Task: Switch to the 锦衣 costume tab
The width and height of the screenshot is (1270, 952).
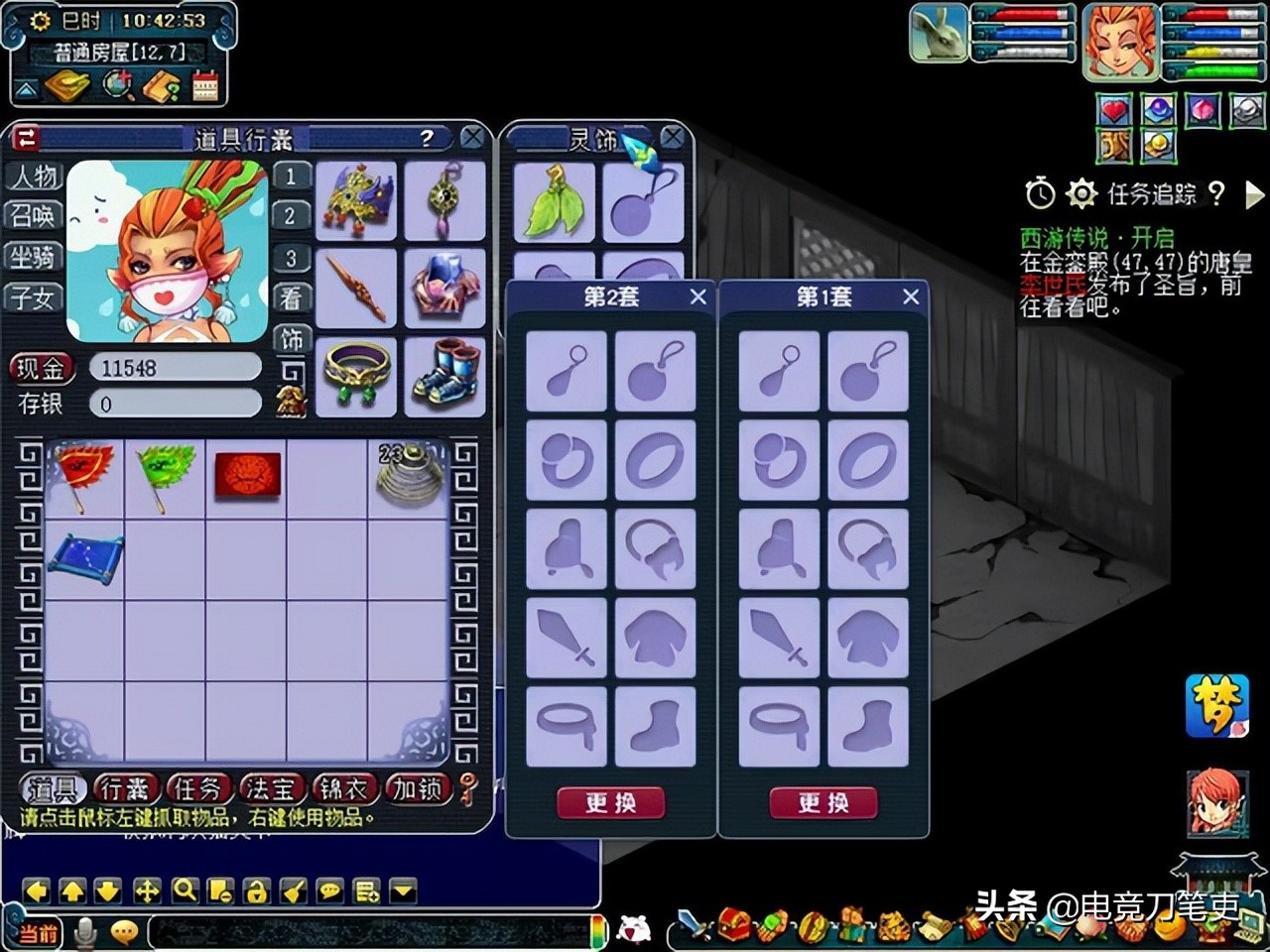Action: click(x=343, y=789)
